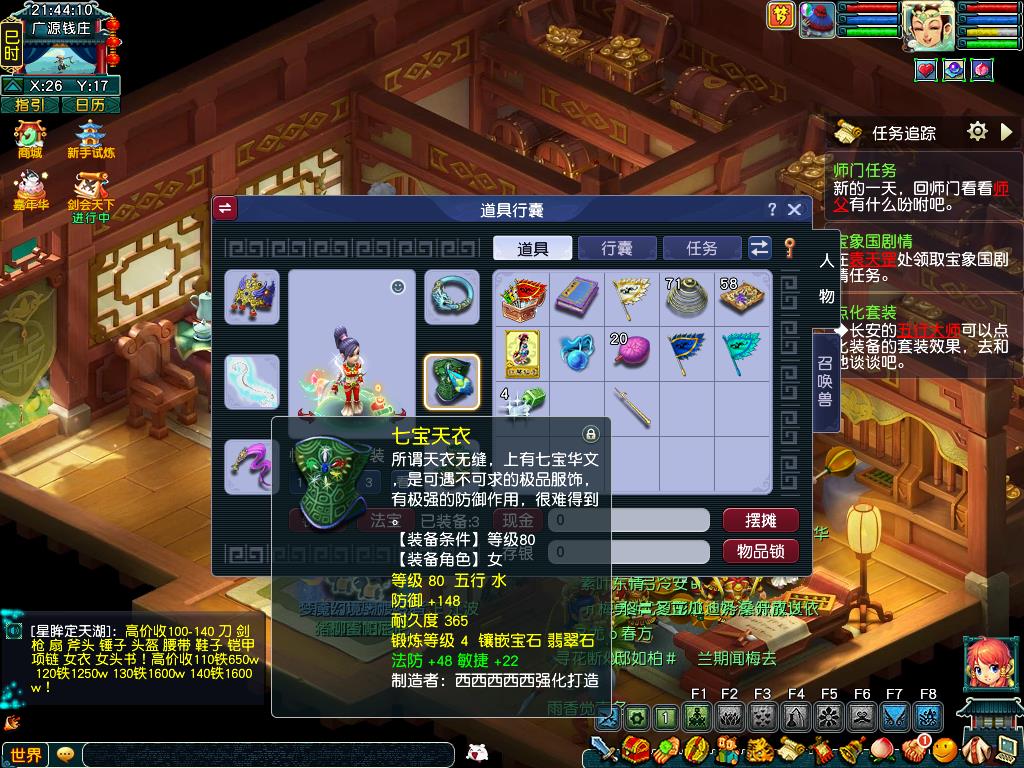Open the 新手试炼 icon
The height and width of the screenshot is (768, 1024).
tap(91, 138)
